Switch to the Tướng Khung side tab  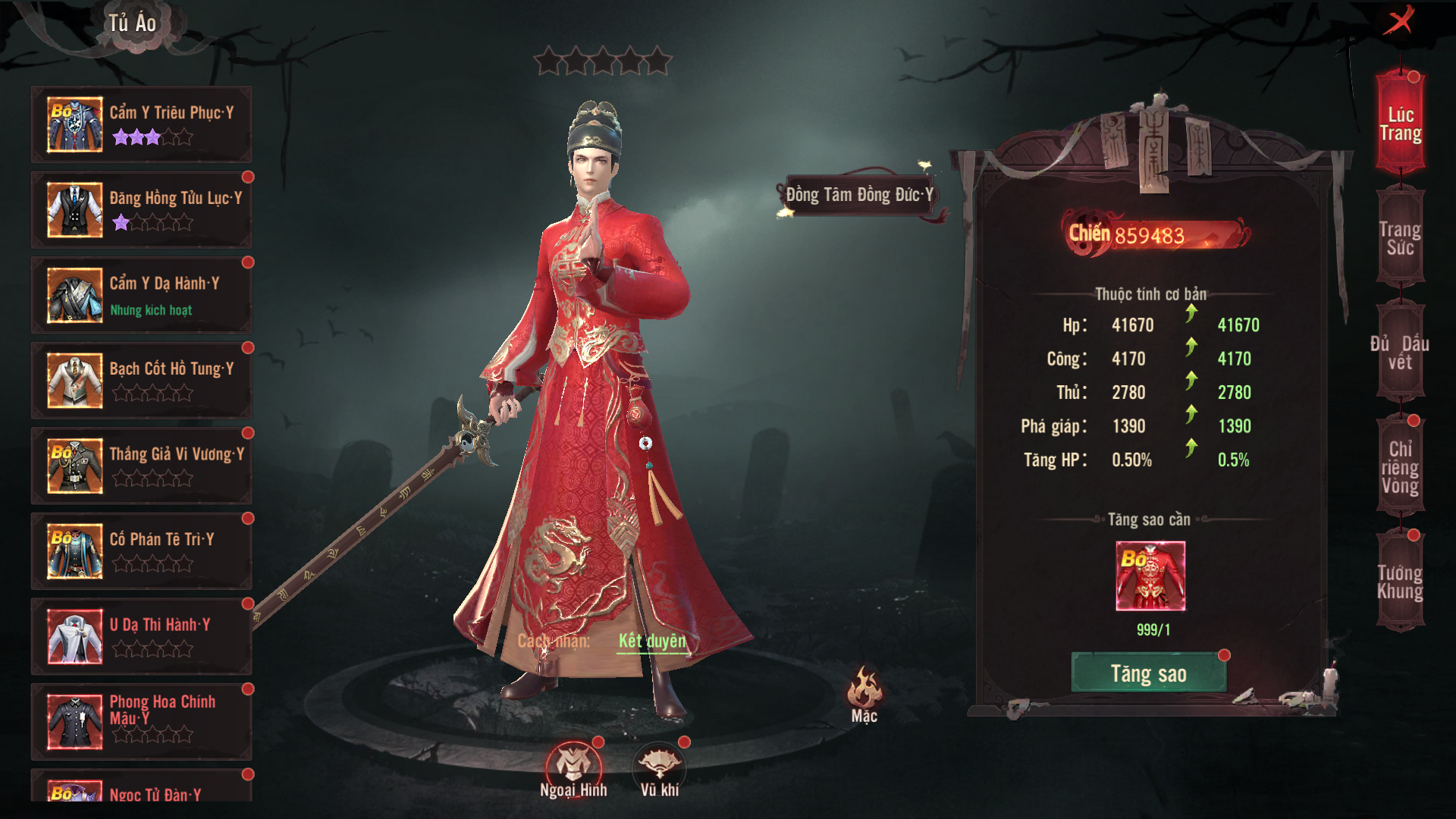pos(1400,582)
